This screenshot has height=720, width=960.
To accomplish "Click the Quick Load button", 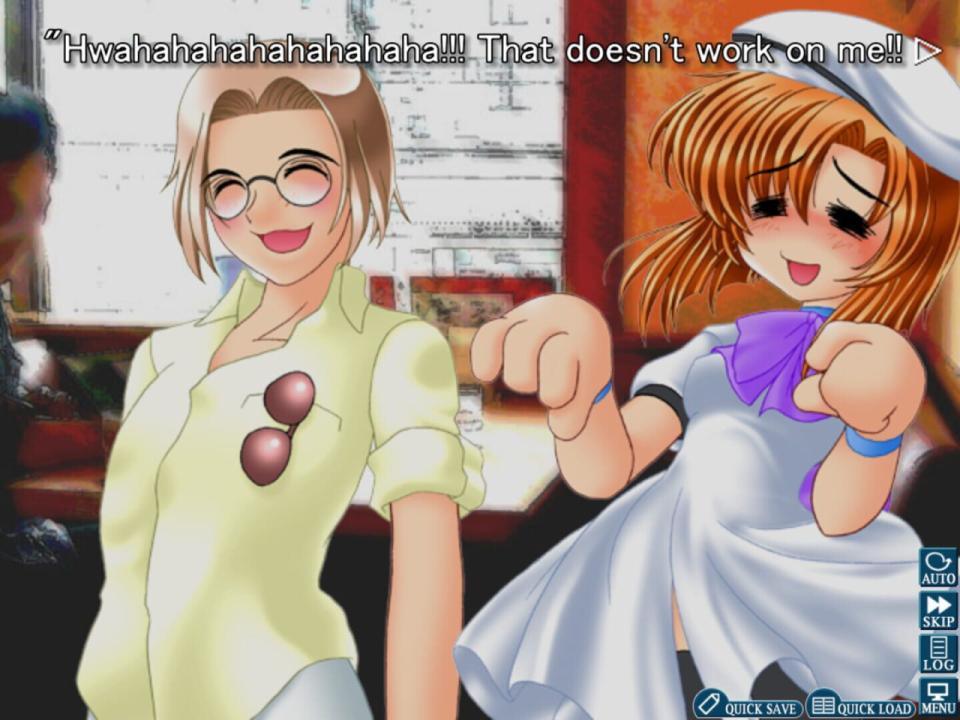I will 861,706.
